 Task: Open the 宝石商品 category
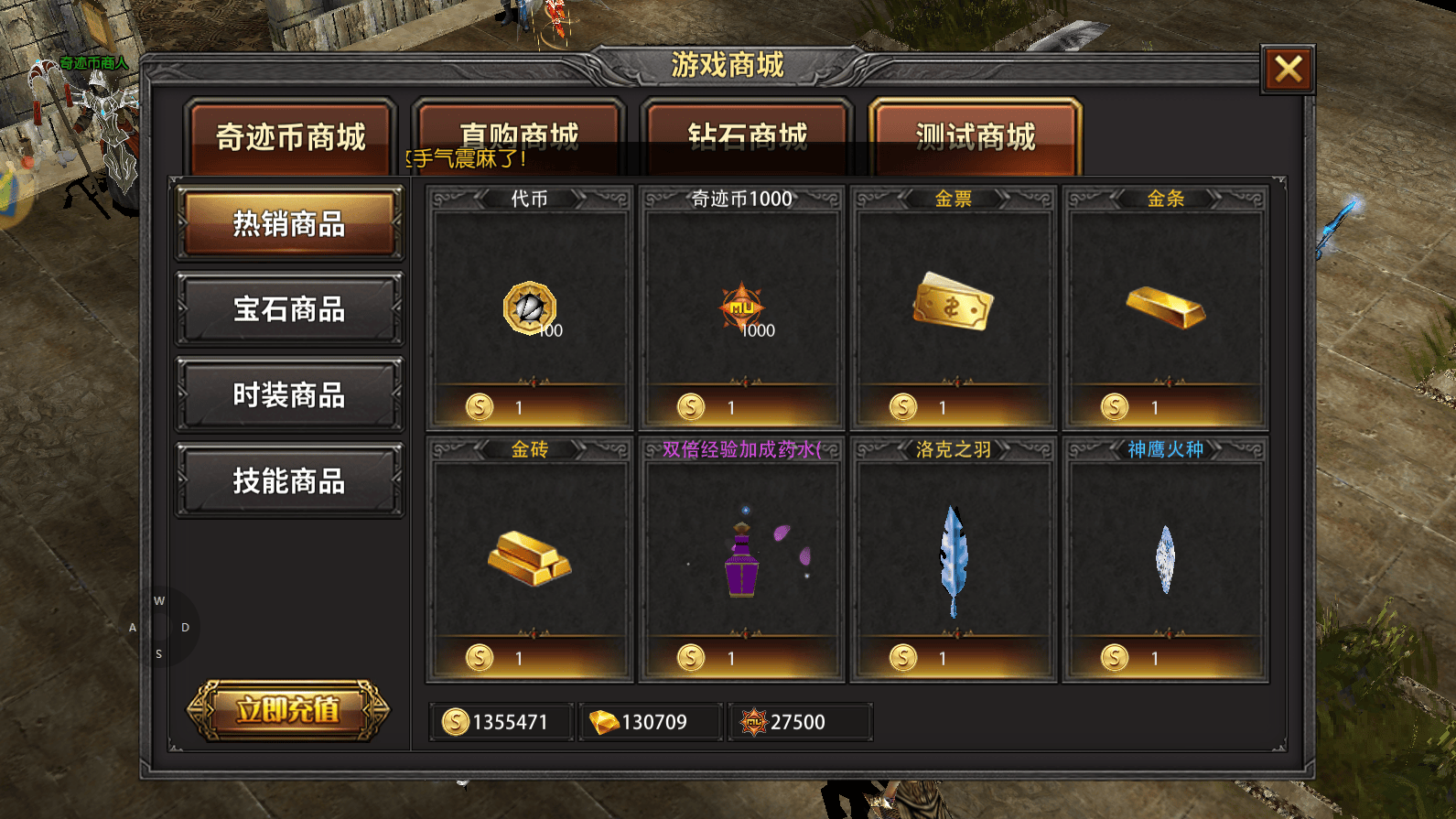tap(289, 309)
